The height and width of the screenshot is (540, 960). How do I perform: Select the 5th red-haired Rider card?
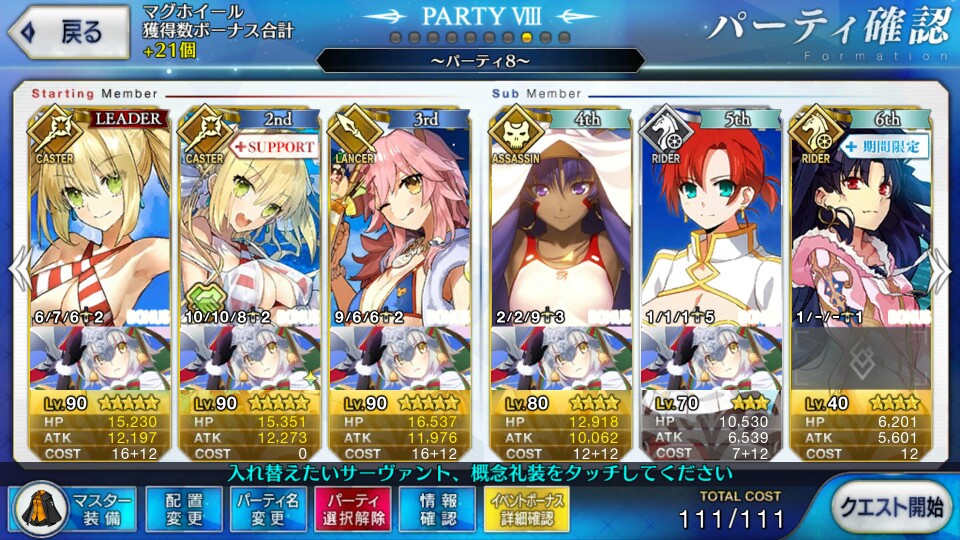click(710, 220)
